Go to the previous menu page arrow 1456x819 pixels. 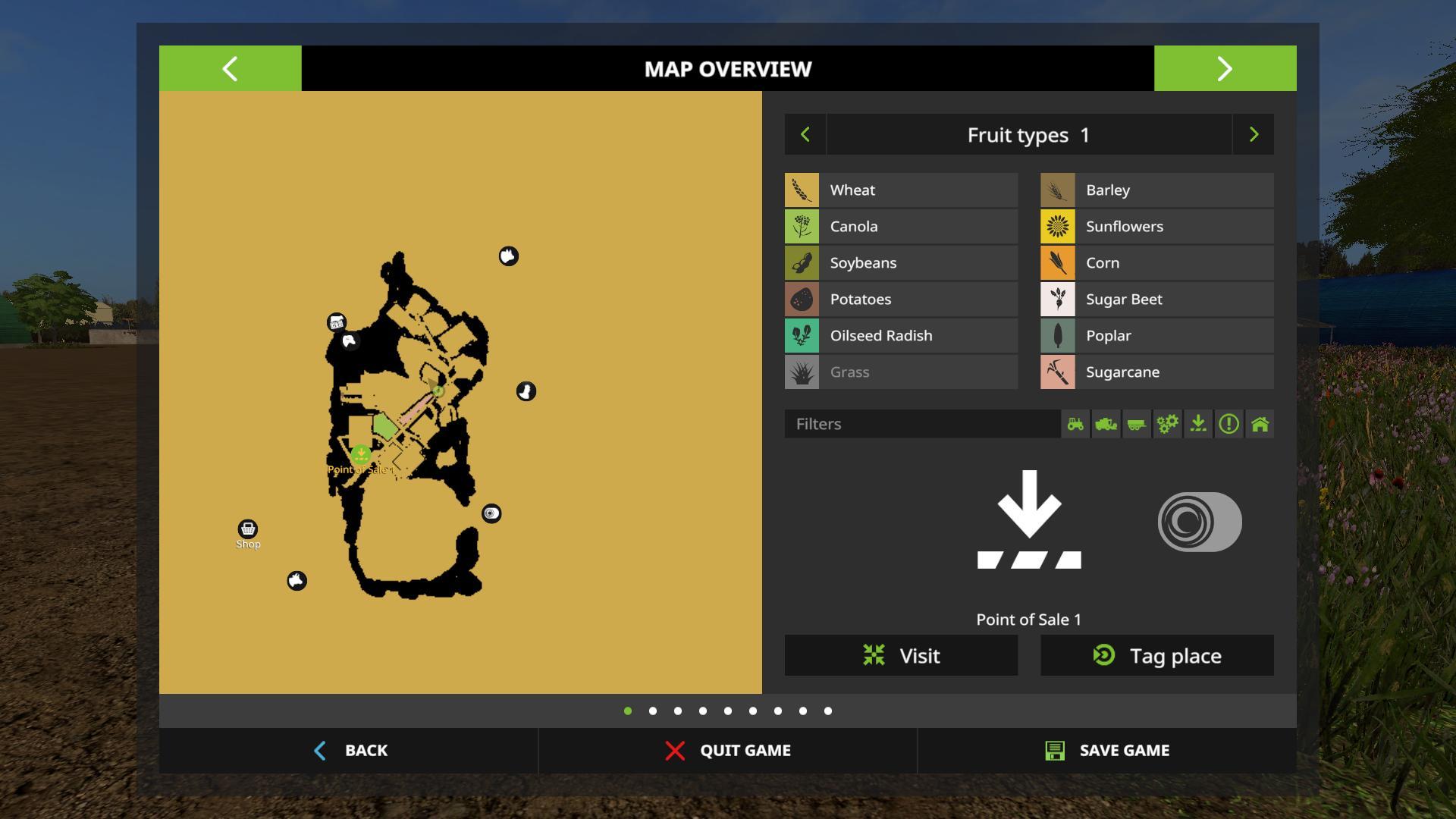coord(230,68)
